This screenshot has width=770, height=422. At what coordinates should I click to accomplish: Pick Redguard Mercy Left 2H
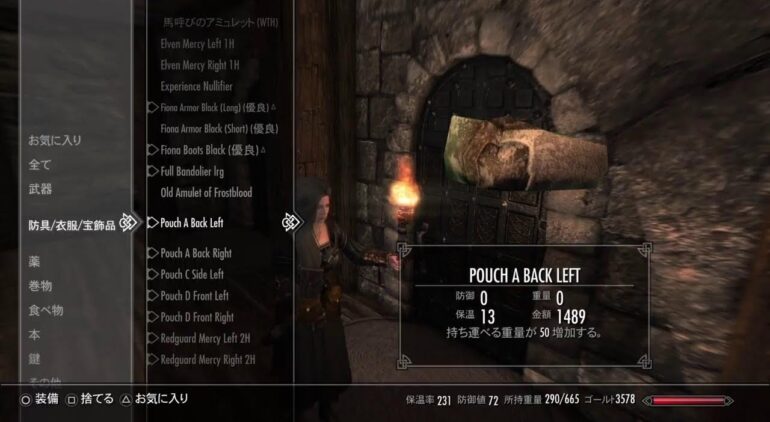coord(206,338)
